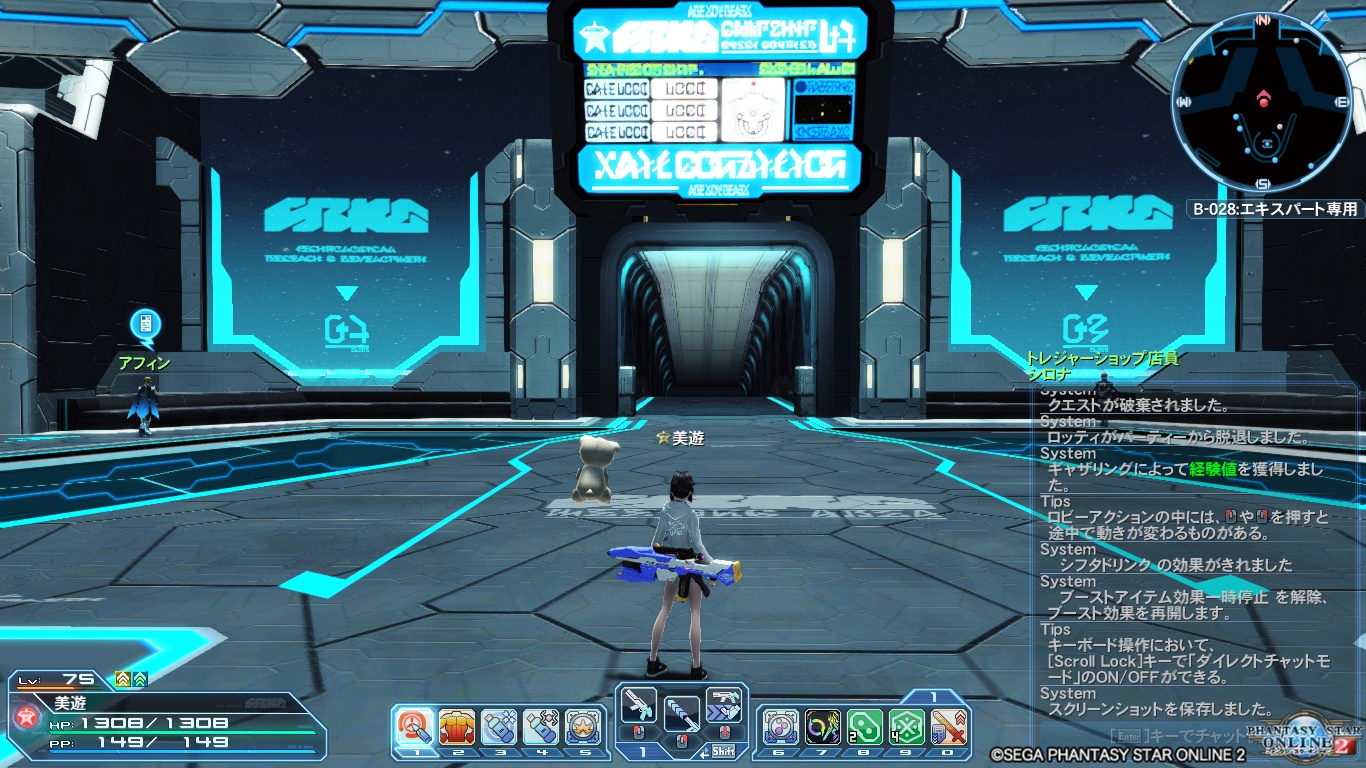Select weapon palette tab 1
Image resolution: width=1366 pixels, height=768 pixels.
pyautogui.click(x=642, y=750)
